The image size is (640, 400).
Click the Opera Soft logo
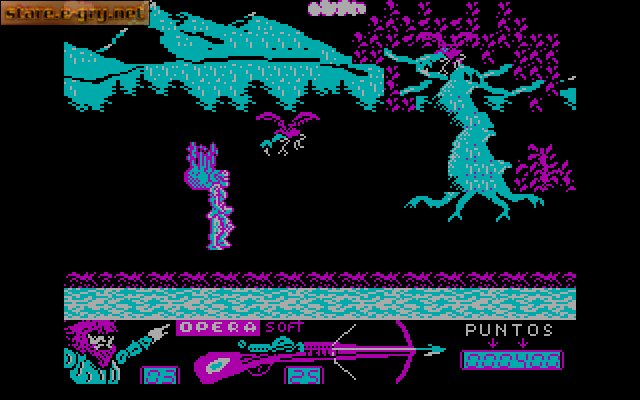coord(240,327)
